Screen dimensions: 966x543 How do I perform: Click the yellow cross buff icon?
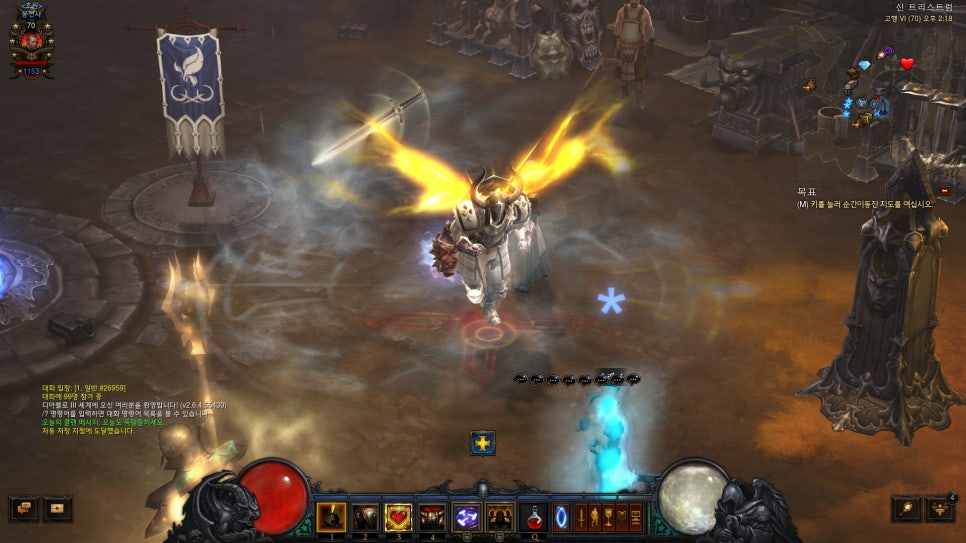click(x=483, y=443)
